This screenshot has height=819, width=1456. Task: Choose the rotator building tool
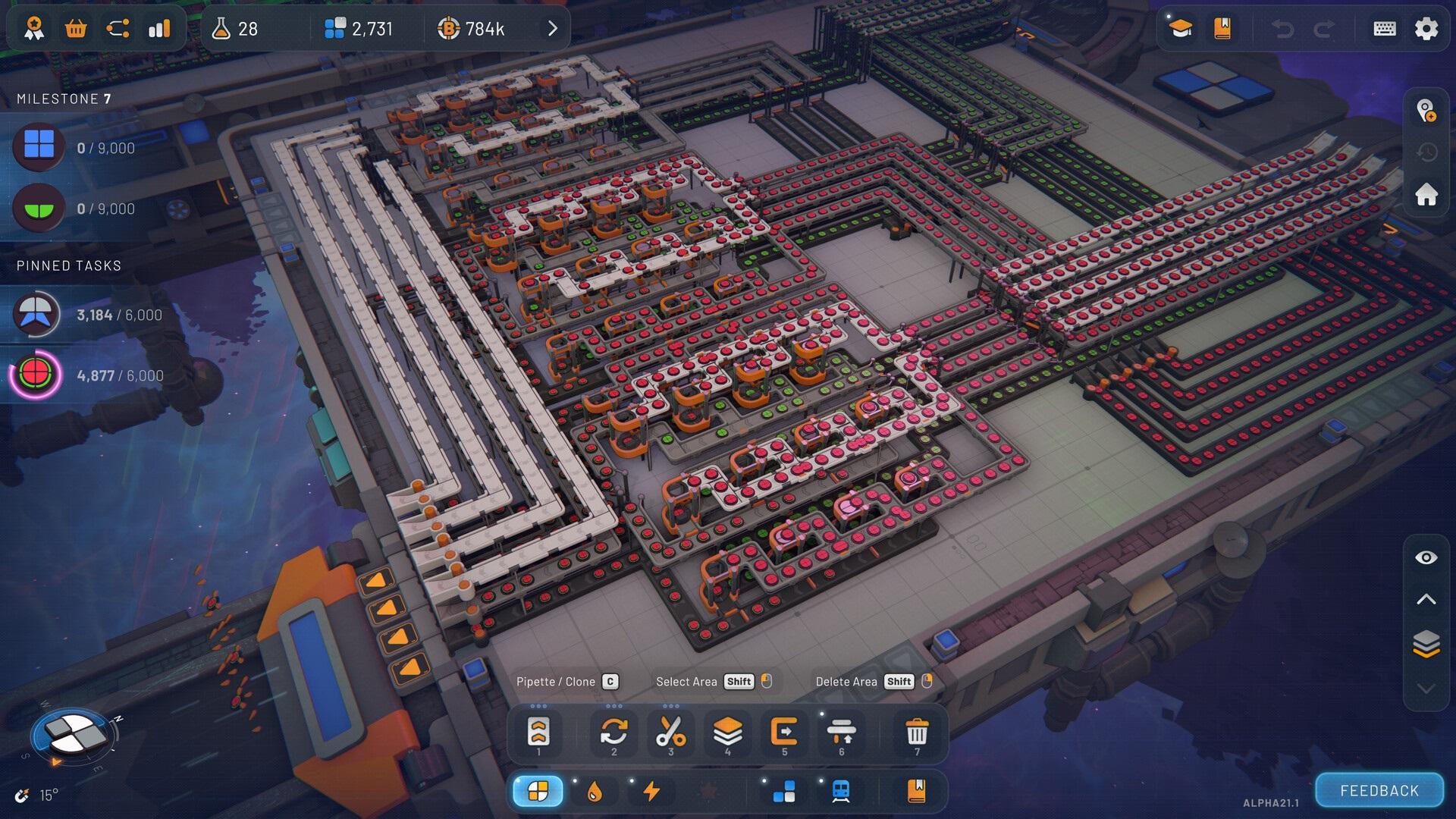tap(613, 733)
